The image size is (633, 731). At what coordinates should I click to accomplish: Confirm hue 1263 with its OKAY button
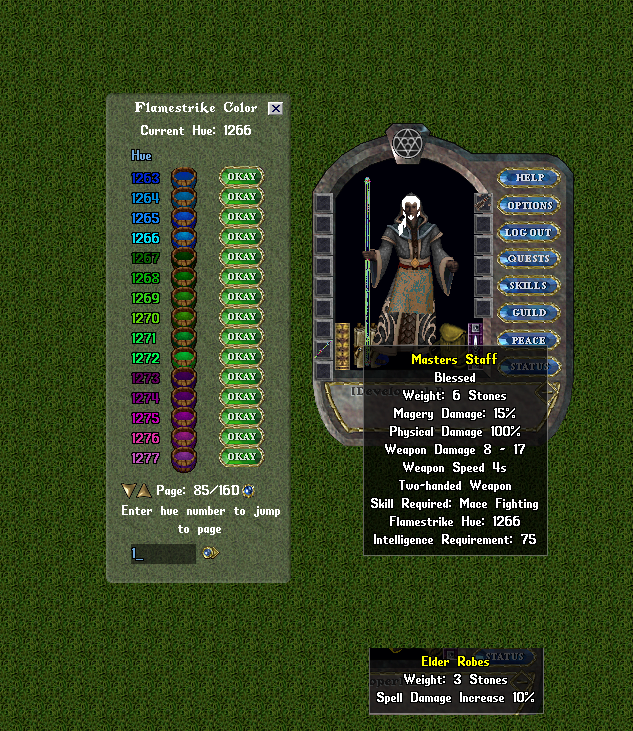pyautogui.click(x=241, y=177)
